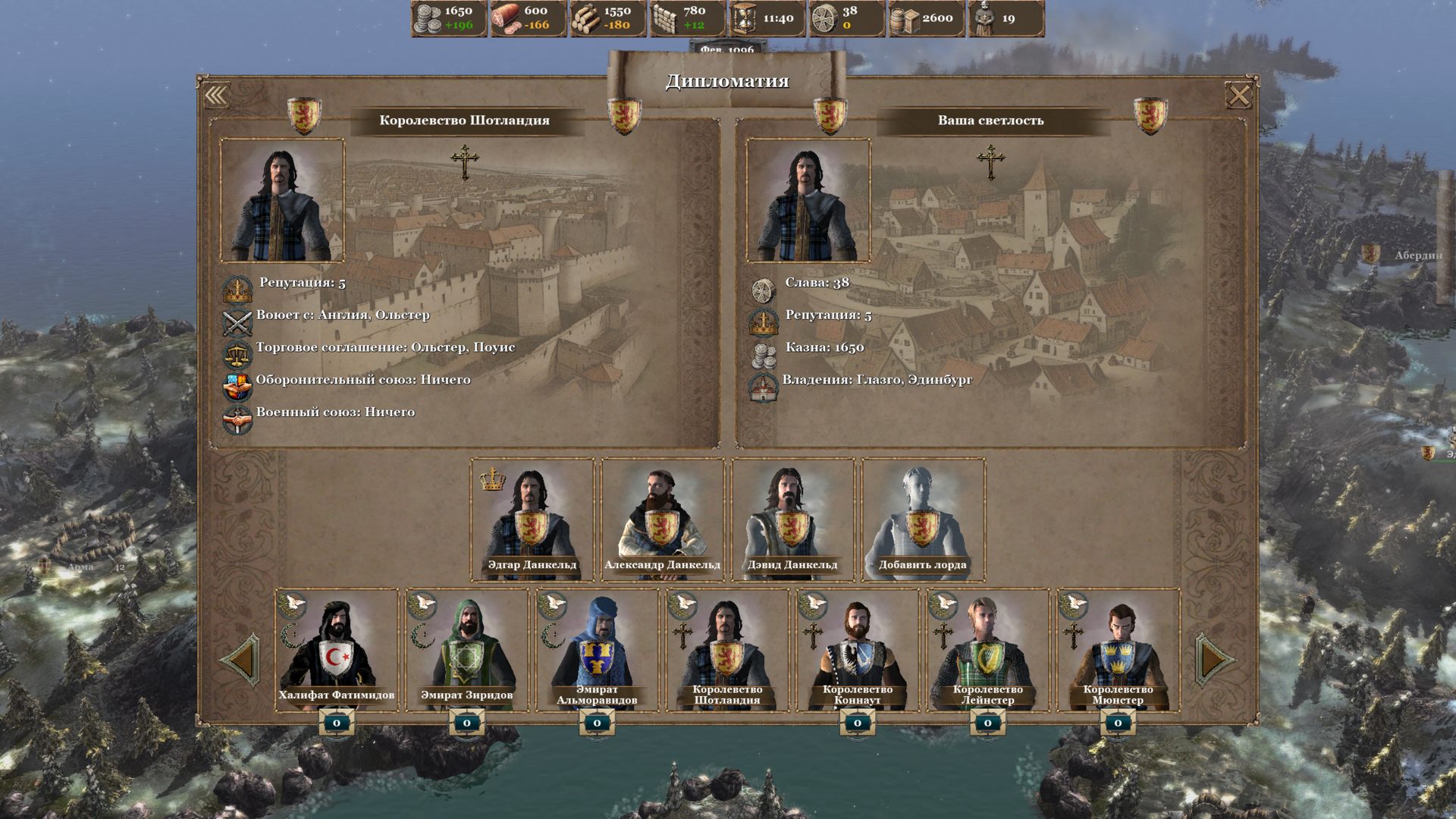This screenshot has height=819, width=1456.
Task: Click the monk population icon
Action: click(984, 18)
